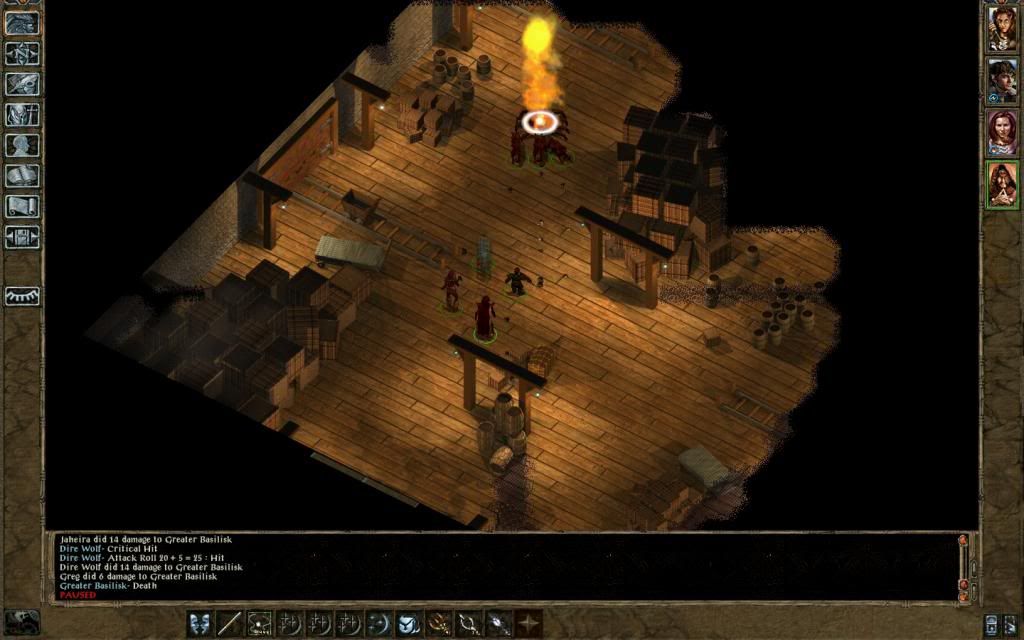The height and width of the screenshot is (640, 1024).
Task: Select the hooded red-robed character portrait
Action: click(x=1002, y=184)
